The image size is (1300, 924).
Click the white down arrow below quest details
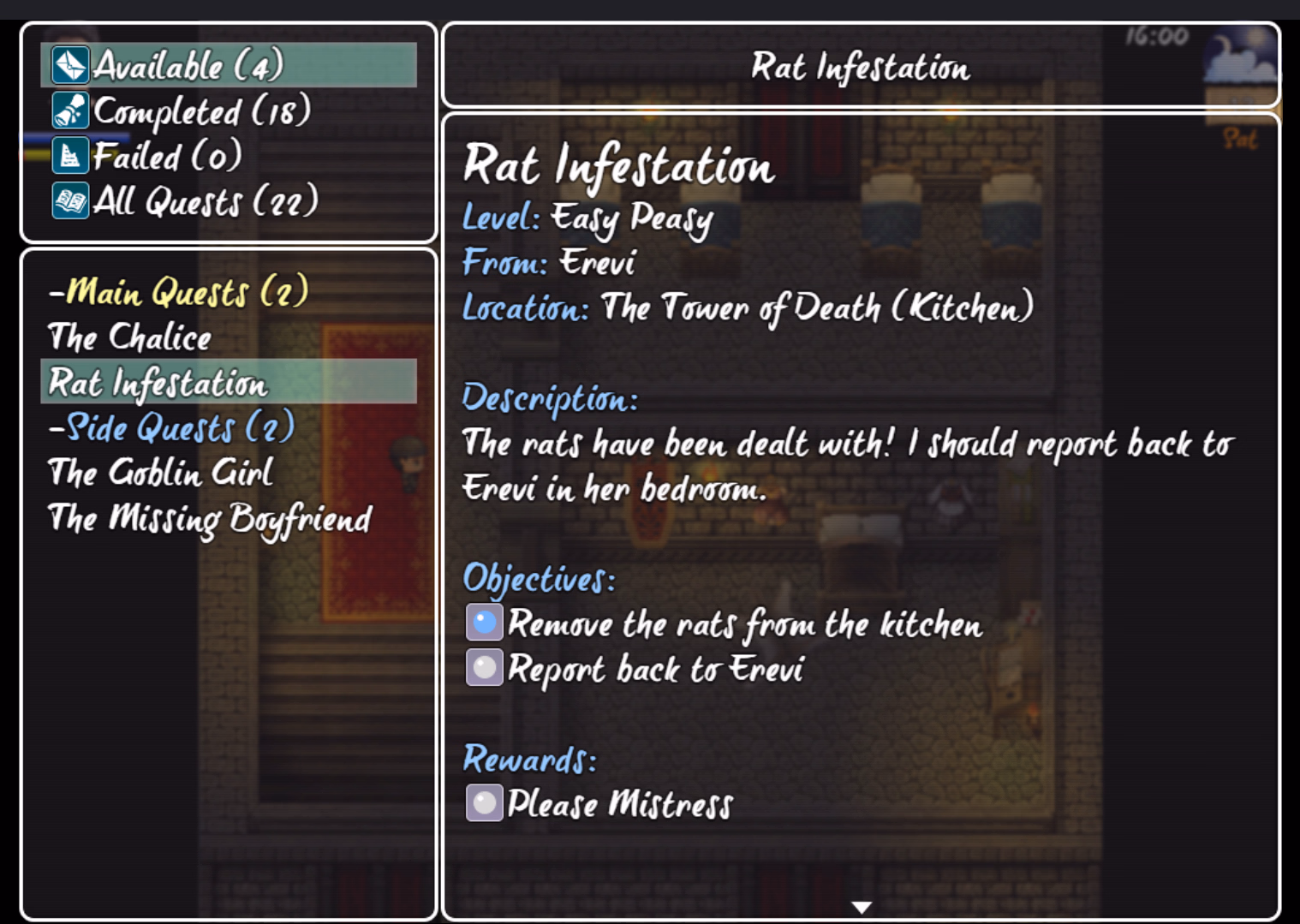click(862, 907)
